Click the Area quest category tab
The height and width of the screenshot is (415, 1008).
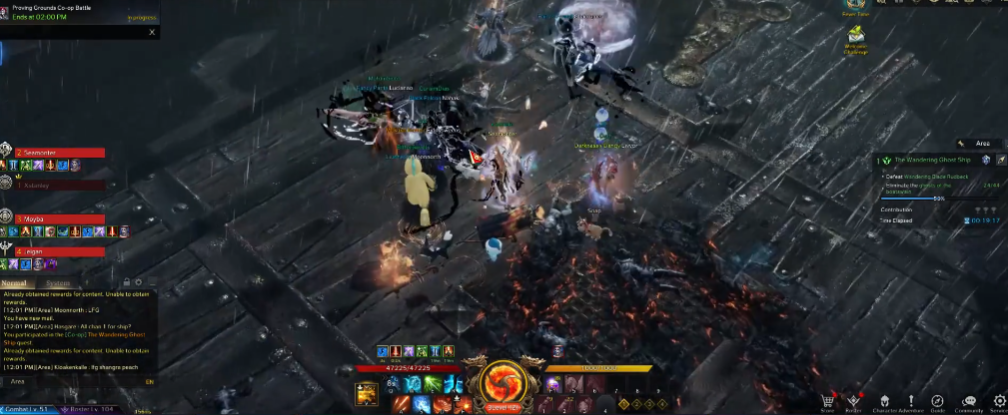click(x=977, y=144)
